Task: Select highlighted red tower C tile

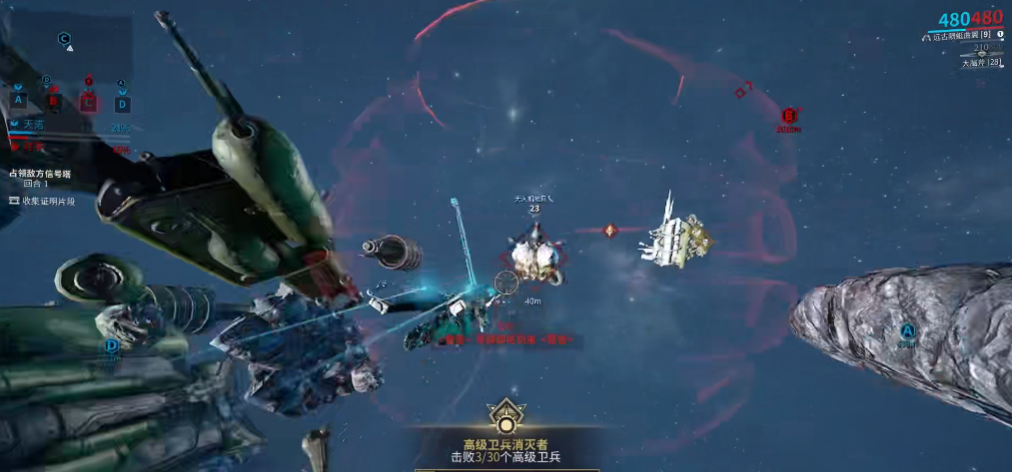Action: (88, 100)
